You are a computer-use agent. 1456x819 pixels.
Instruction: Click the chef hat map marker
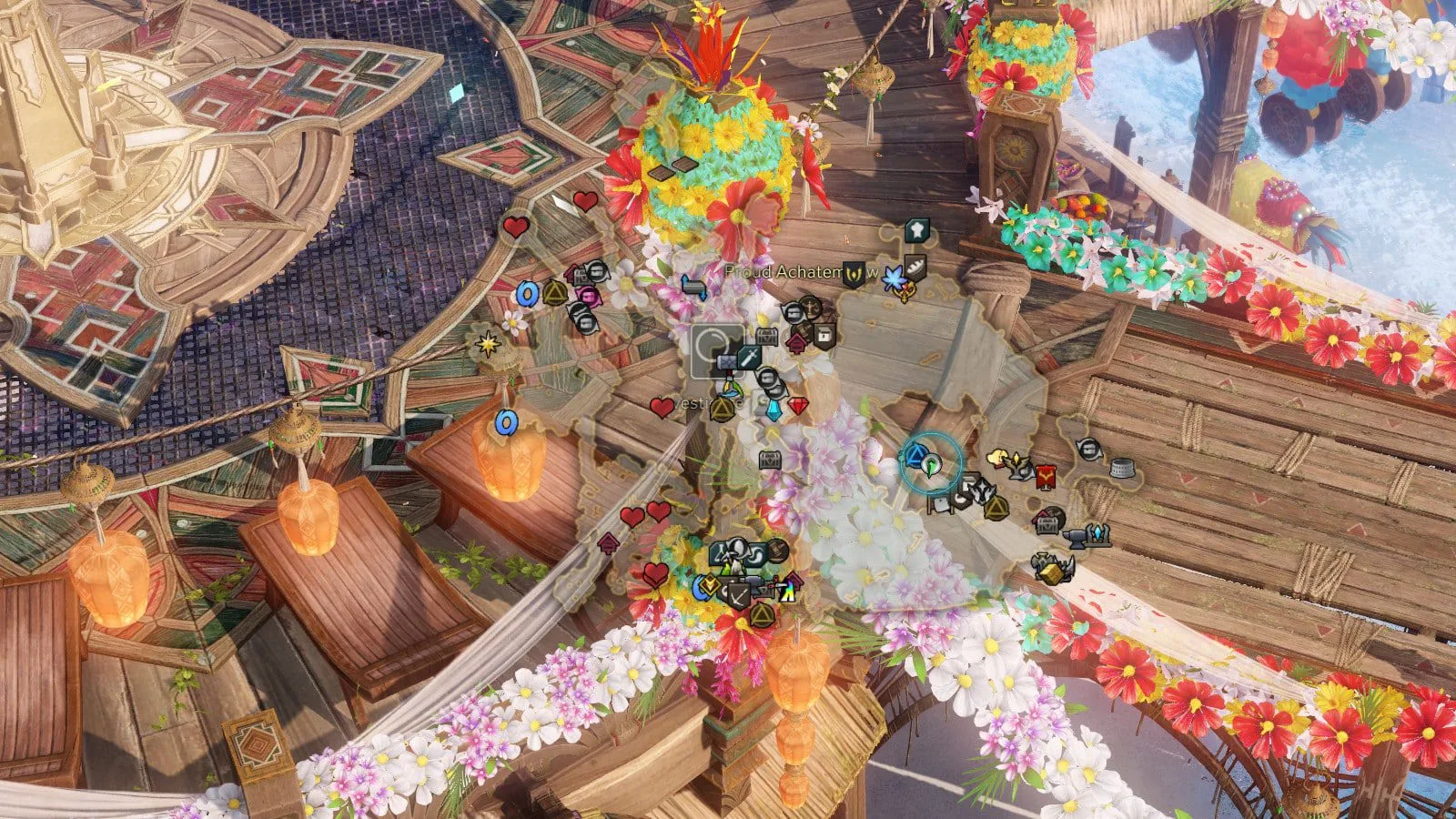(916, 231)
